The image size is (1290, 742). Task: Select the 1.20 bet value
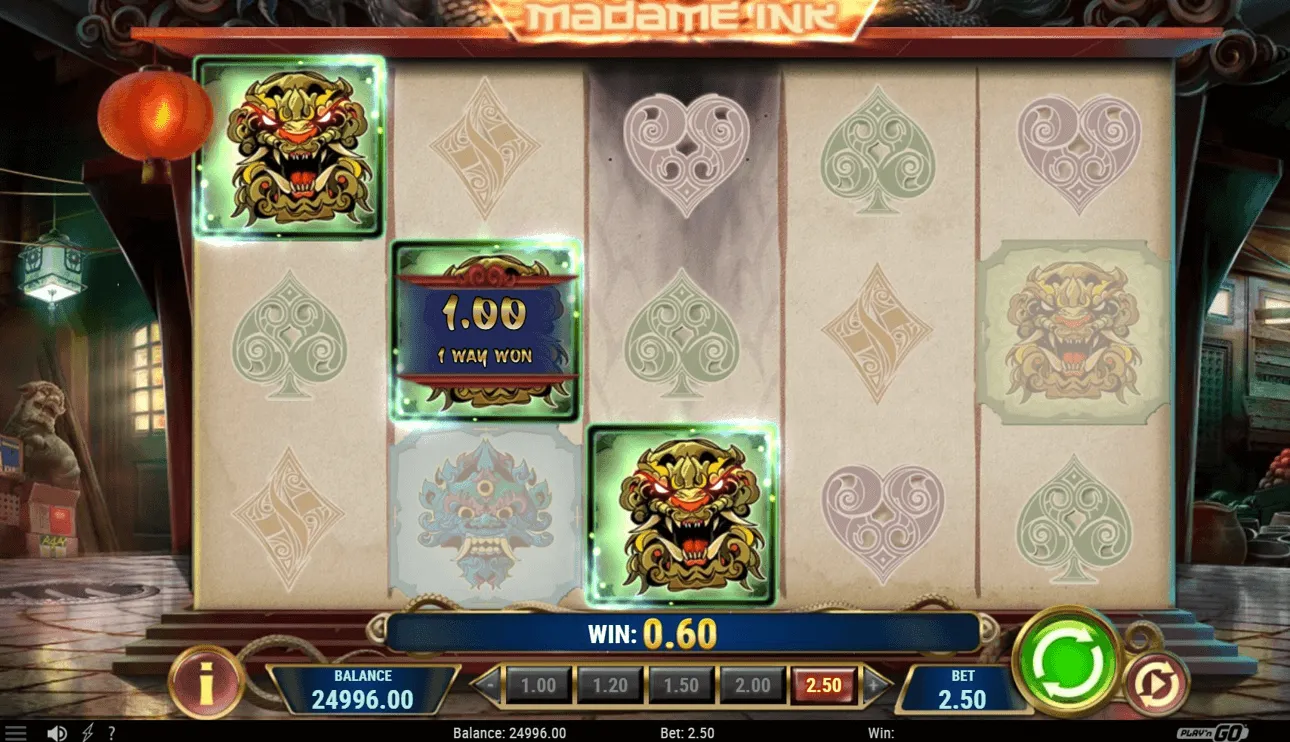pos(611,686)
